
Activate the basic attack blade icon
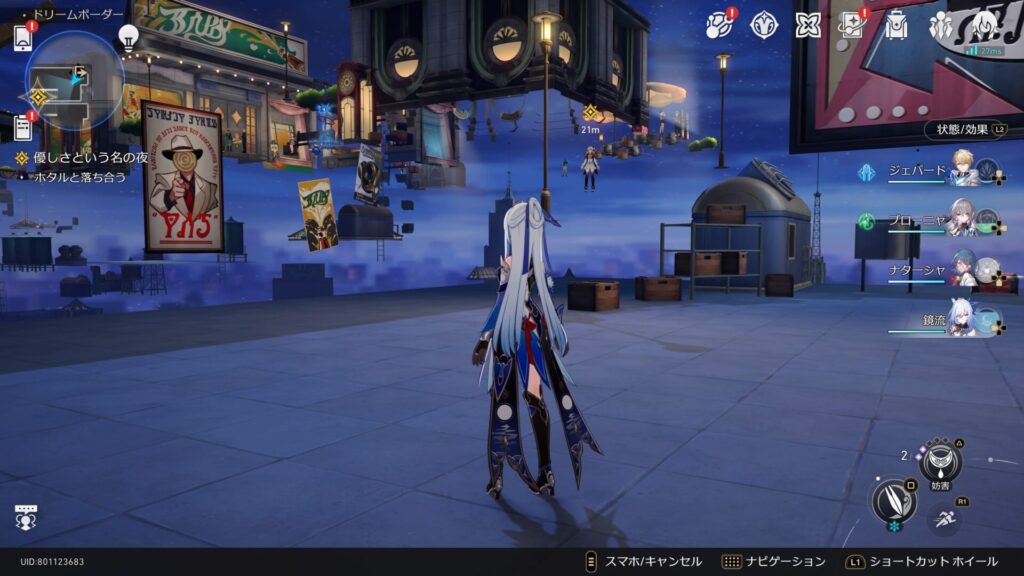893,500
